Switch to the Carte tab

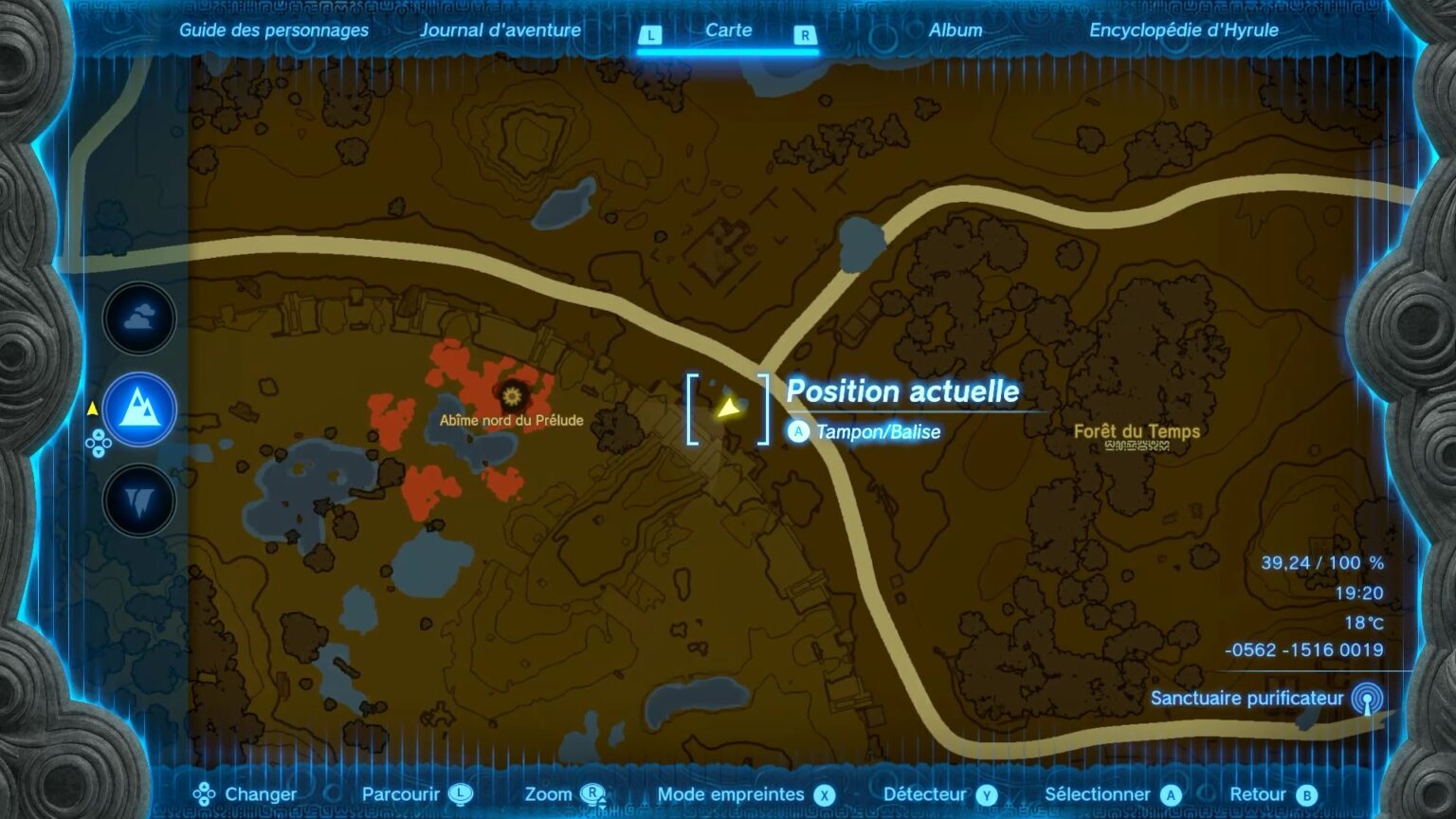point(729,29)
